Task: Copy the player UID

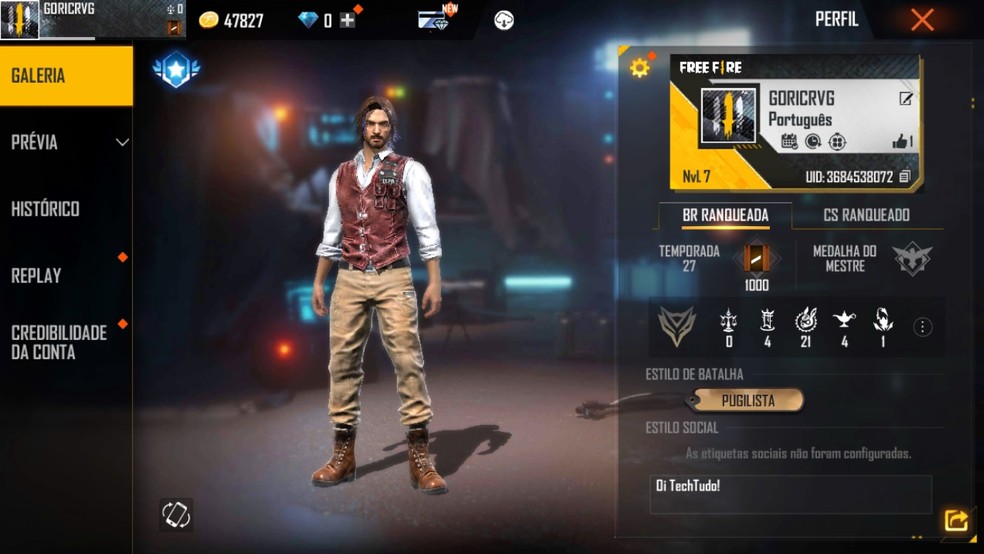Action: click(904, 177)
